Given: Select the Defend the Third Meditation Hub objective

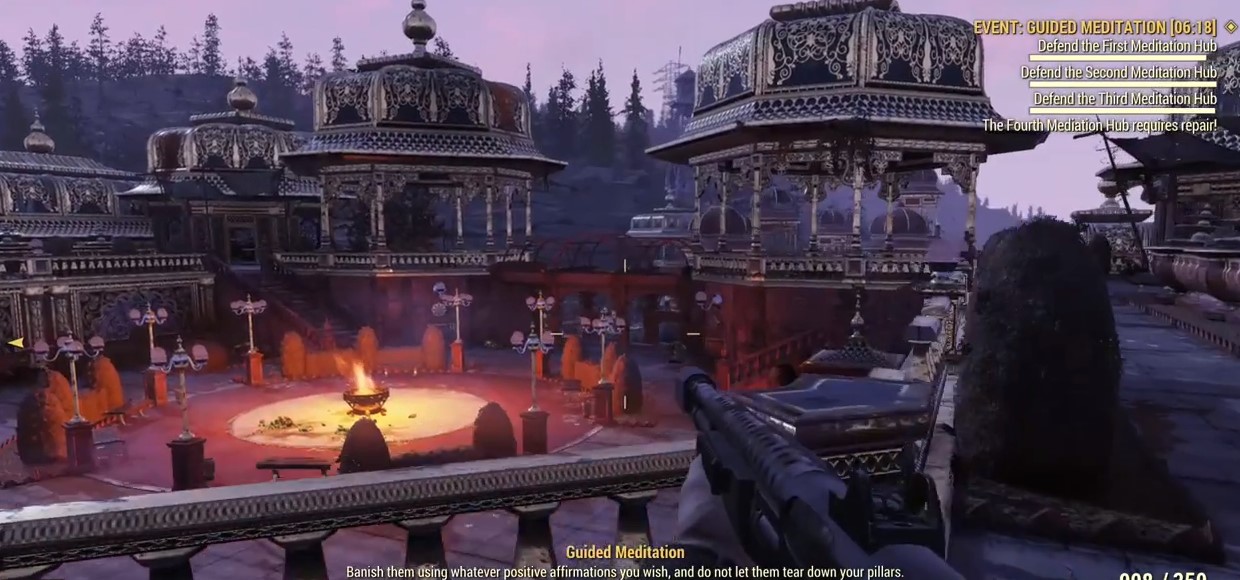Looking at the screenshot, I should pyautogui.click(x=1124, y=99).
